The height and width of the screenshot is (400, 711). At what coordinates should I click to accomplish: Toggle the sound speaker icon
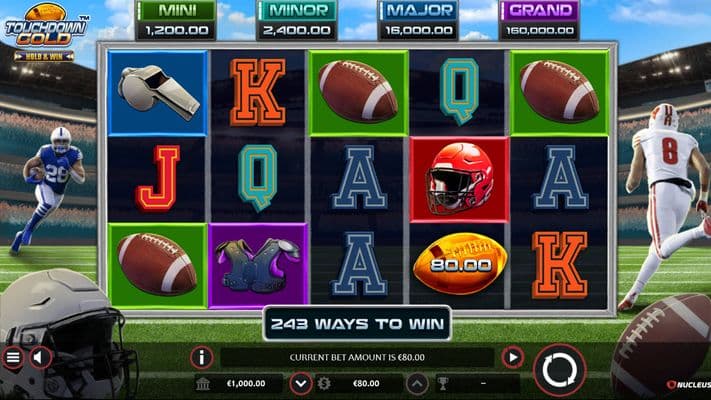(41, 357)
